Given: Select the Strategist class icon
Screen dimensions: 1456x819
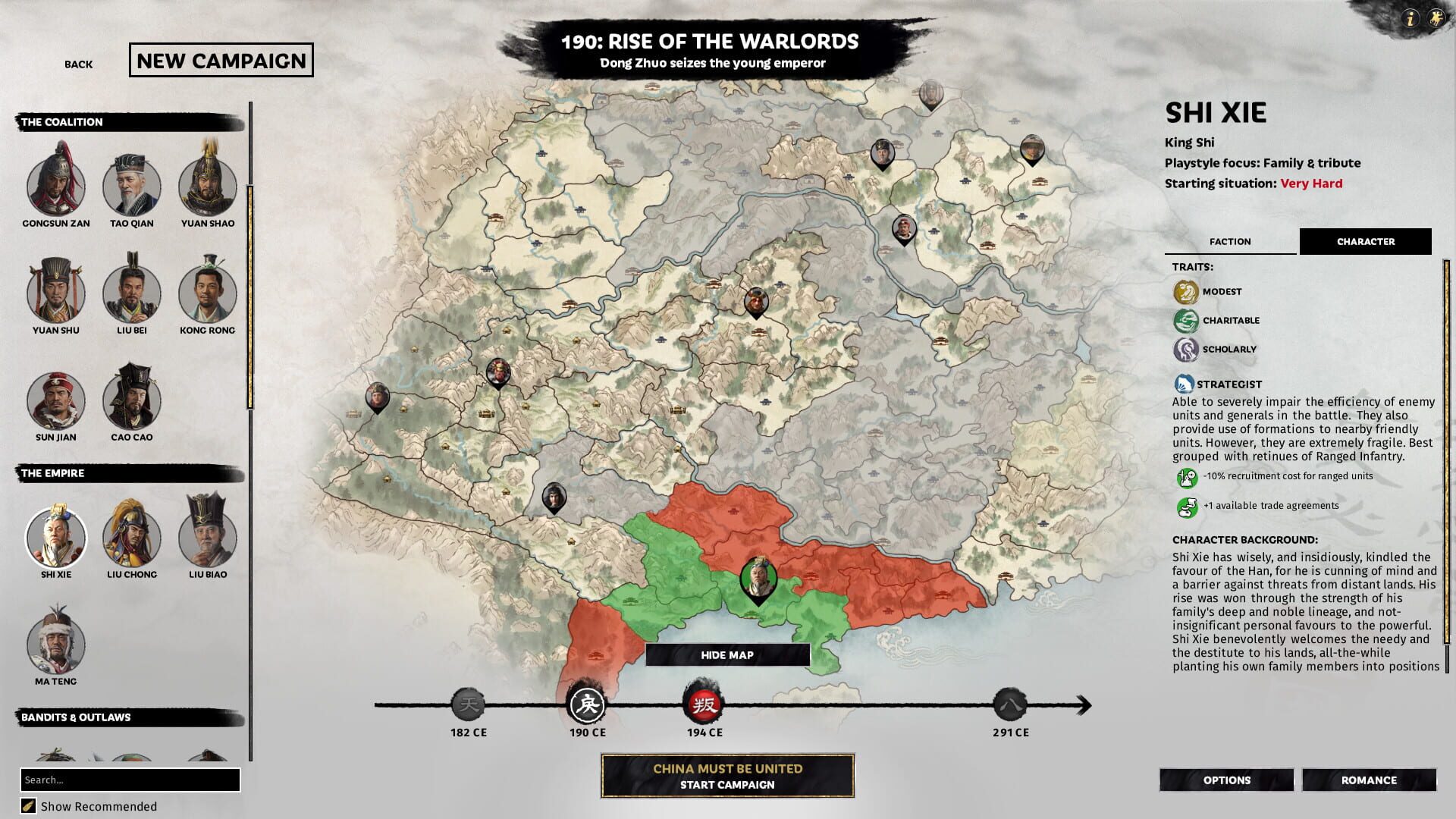Looking at the screenshot, I should pos(1184,384).
